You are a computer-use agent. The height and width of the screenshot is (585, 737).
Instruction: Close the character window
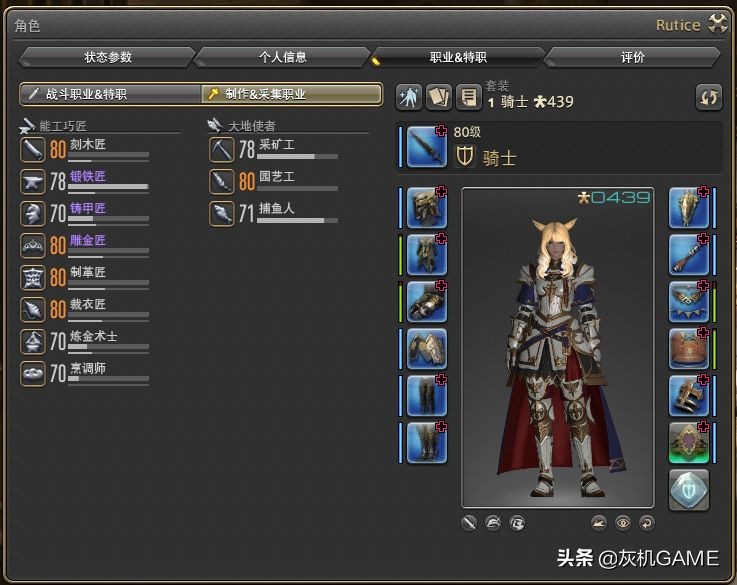pos(717,25)
